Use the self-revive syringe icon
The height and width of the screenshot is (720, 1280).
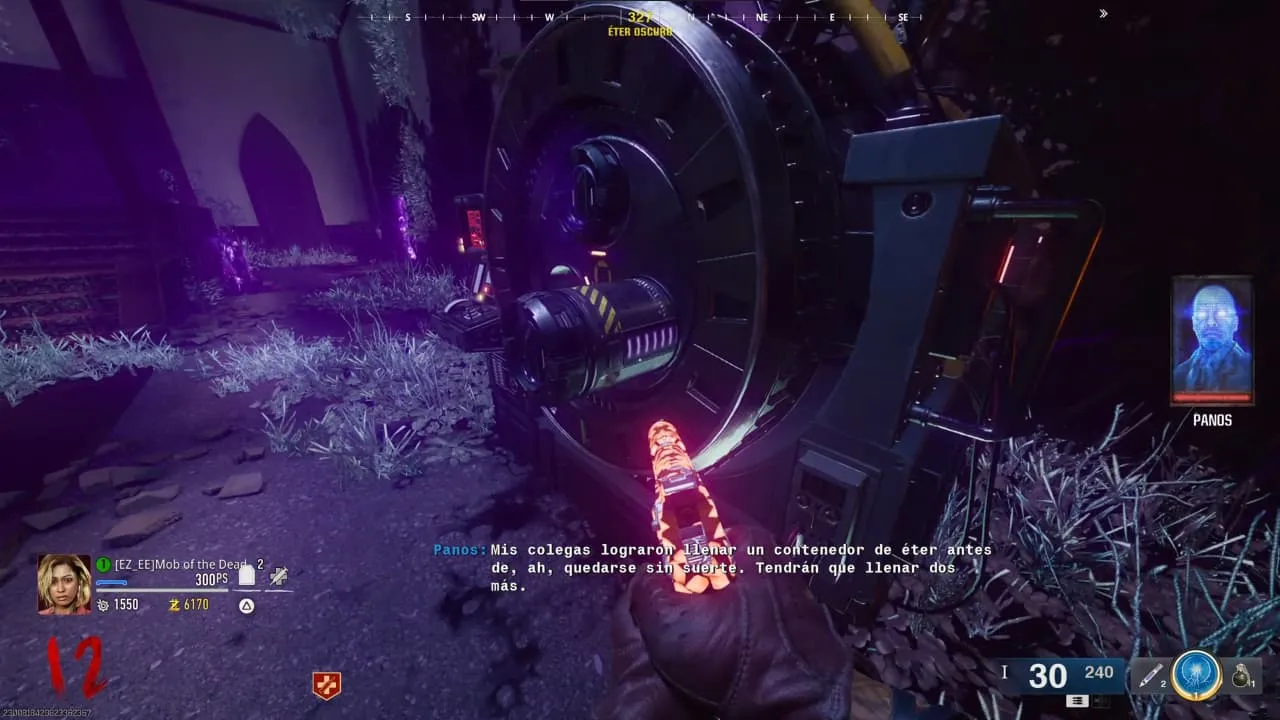tap(279, 575)
